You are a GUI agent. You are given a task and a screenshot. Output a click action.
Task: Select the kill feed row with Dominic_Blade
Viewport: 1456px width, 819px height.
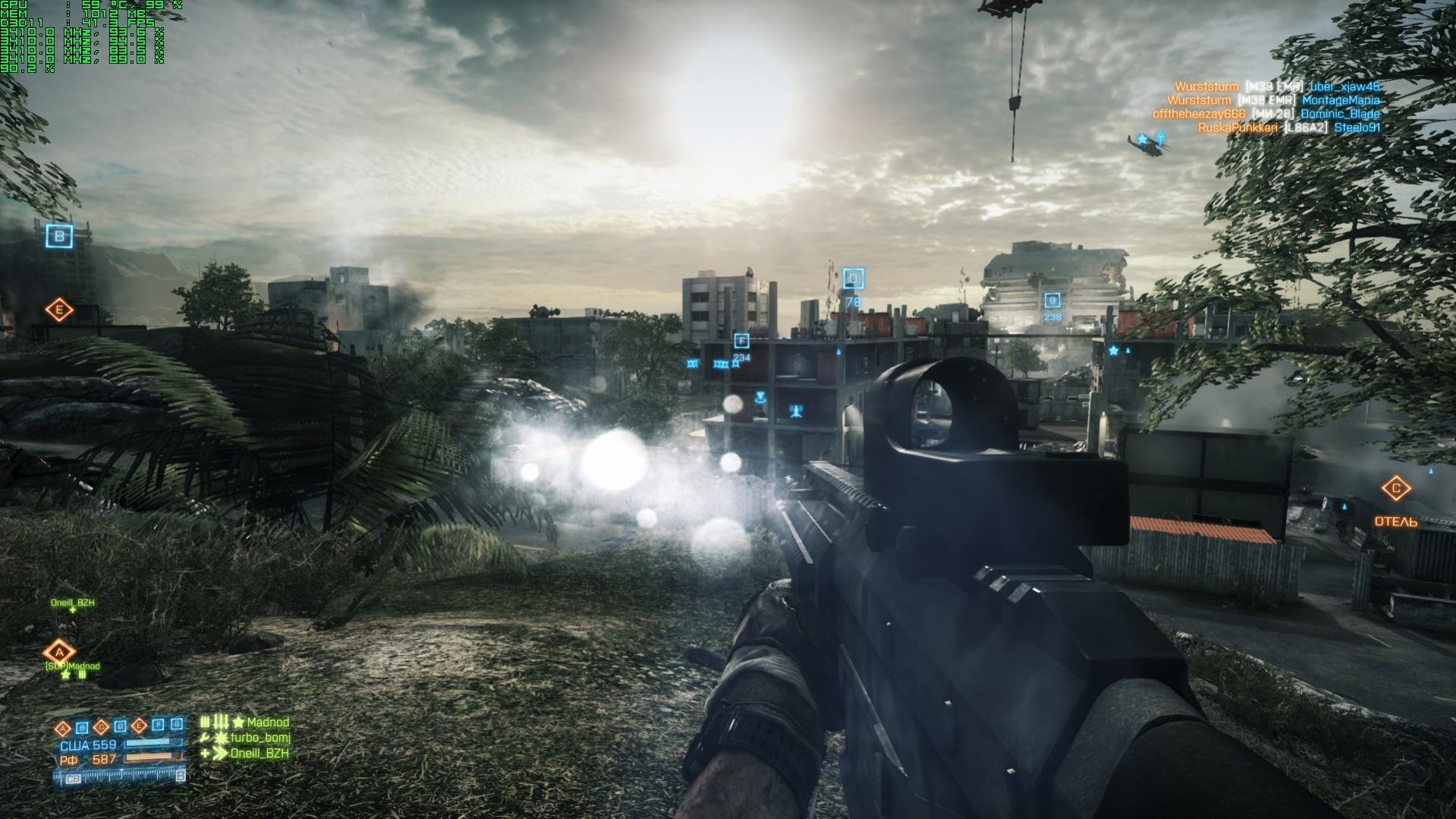[1266, 114]
